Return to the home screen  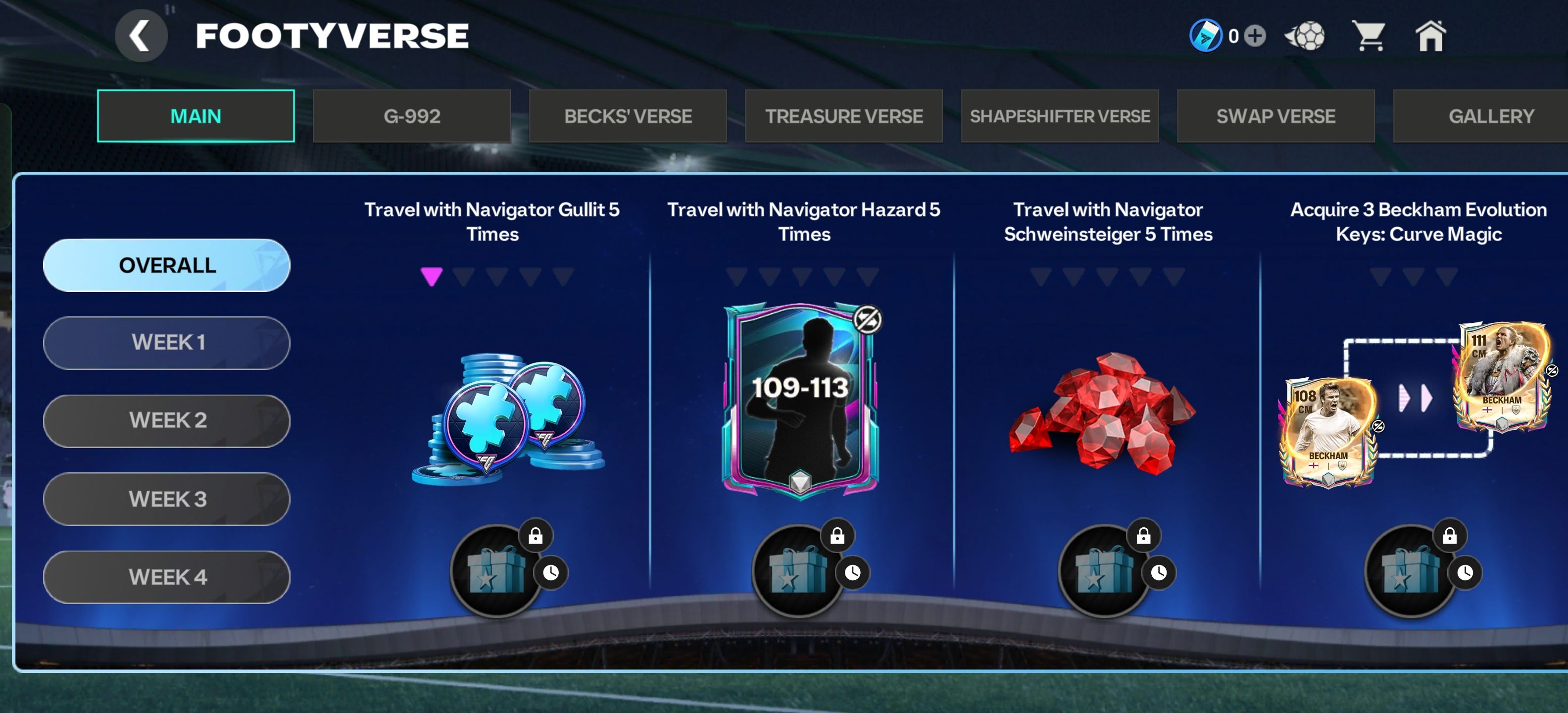coord(1430,36)
